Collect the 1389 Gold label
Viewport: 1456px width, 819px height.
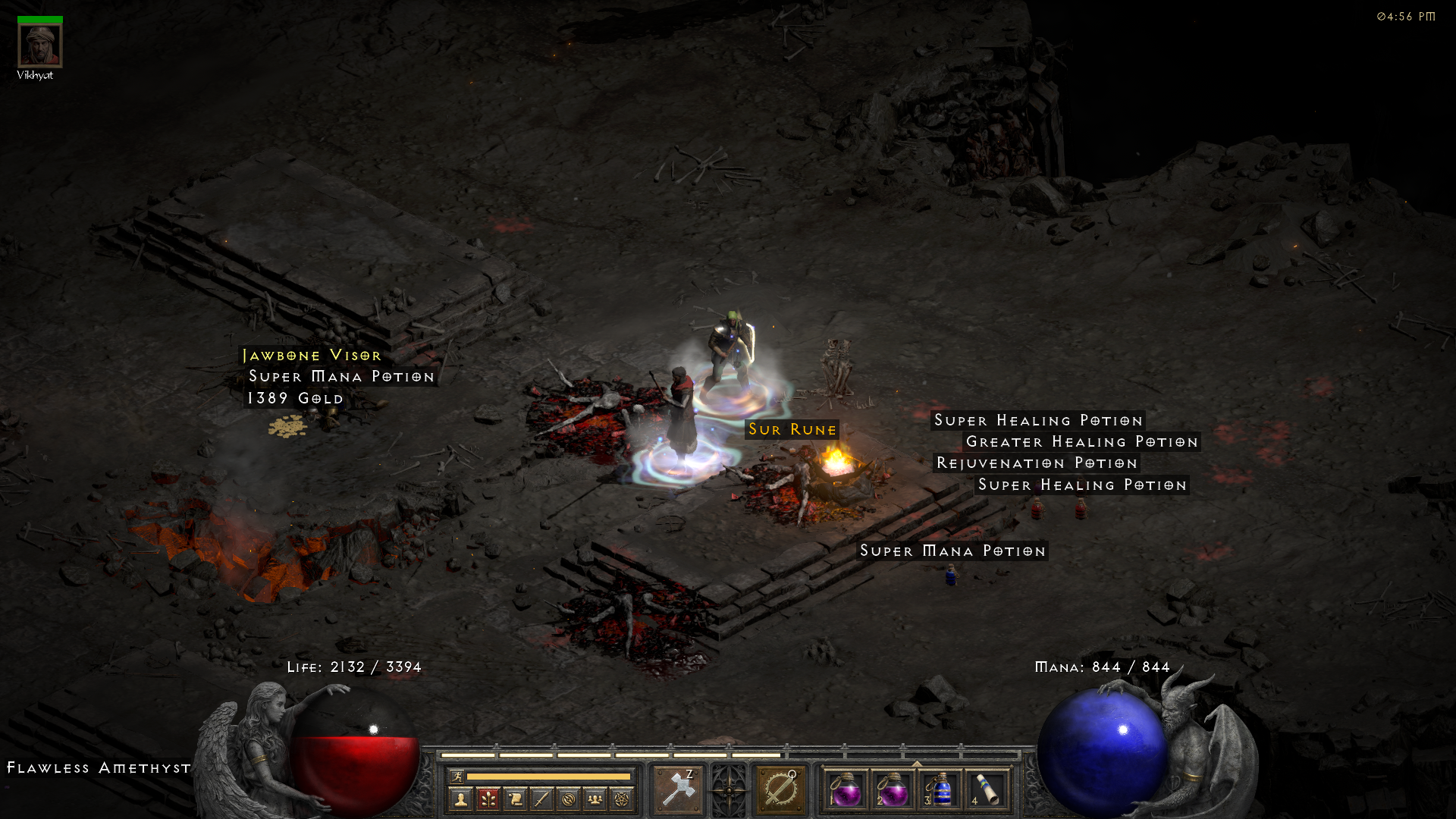(295, 398)
